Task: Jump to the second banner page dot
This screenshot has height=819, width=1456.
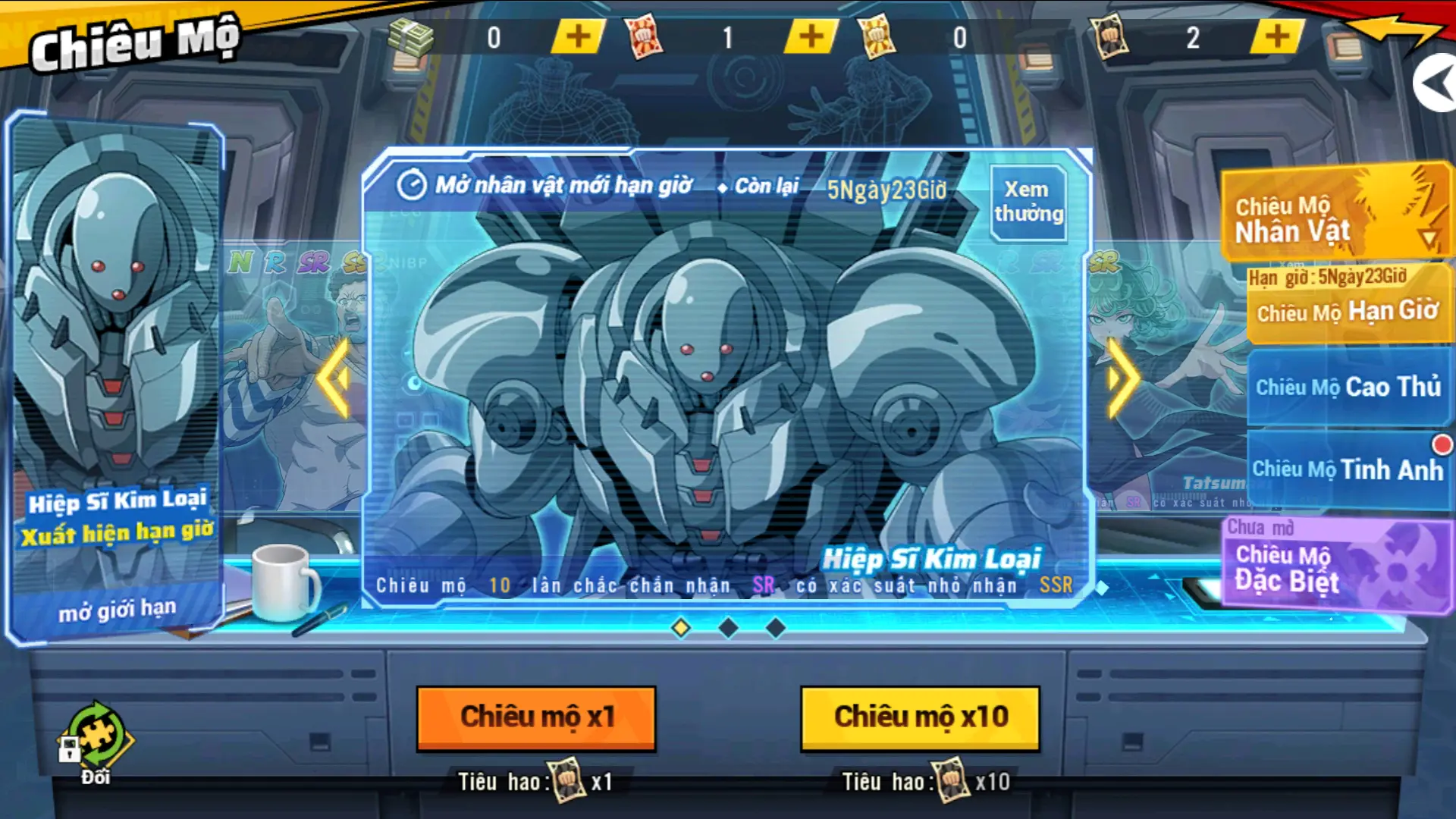Action: pos(728,628)
